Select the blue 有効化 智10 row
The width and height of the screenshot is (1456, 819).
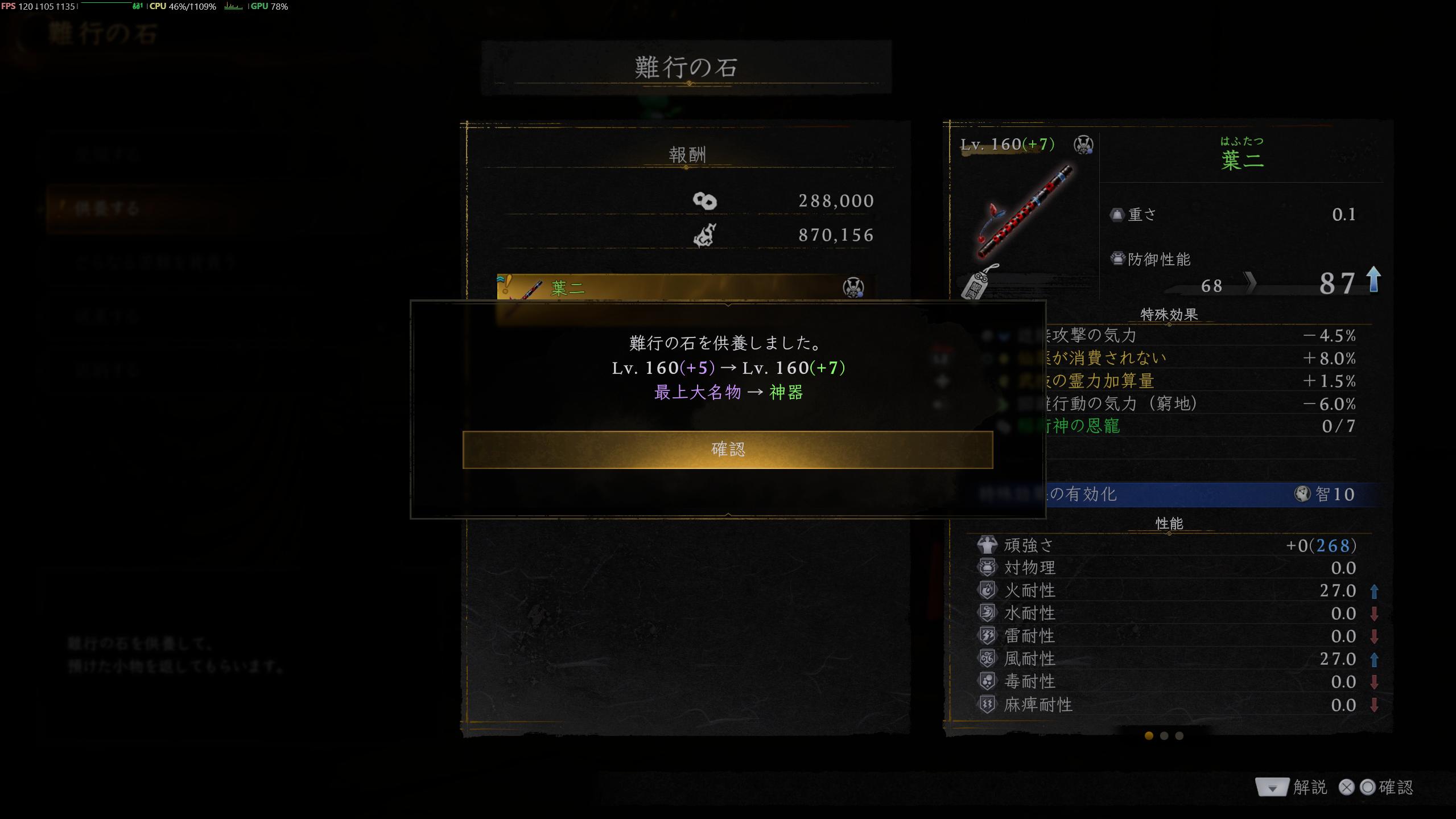point(1178,494)
